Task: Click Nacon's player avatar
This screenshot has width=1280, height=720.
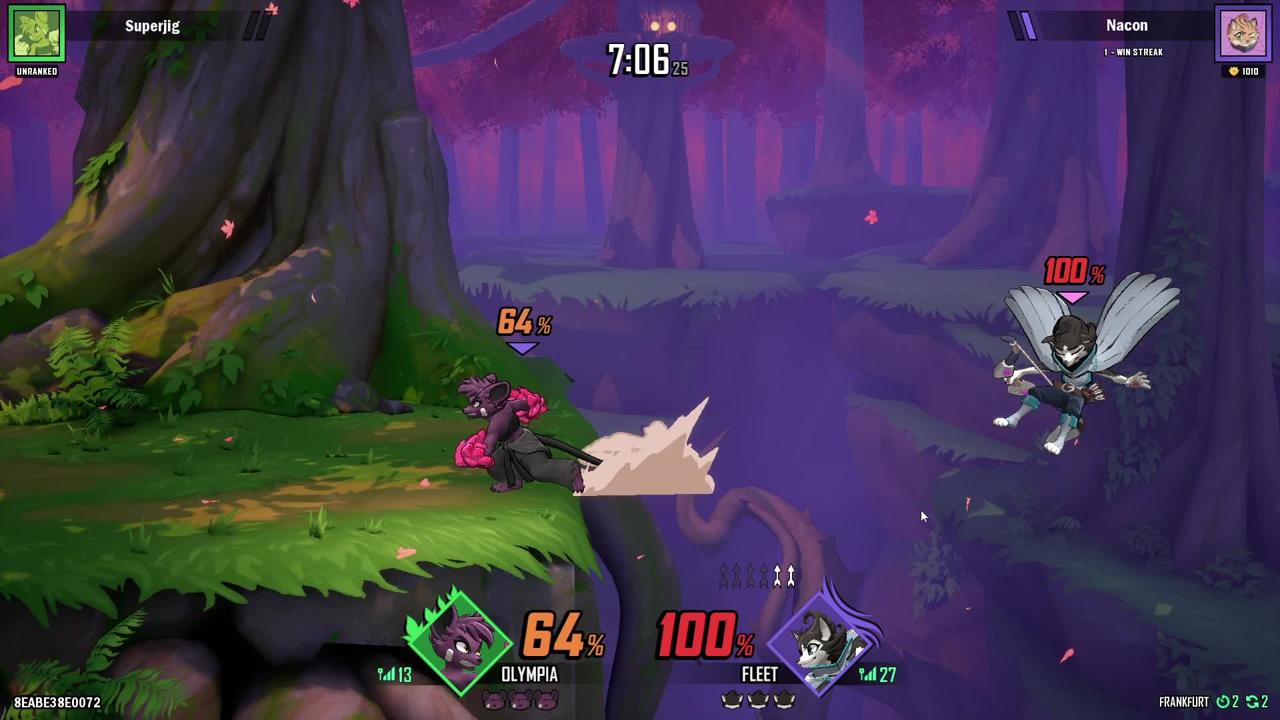Action: point(1243,33)
